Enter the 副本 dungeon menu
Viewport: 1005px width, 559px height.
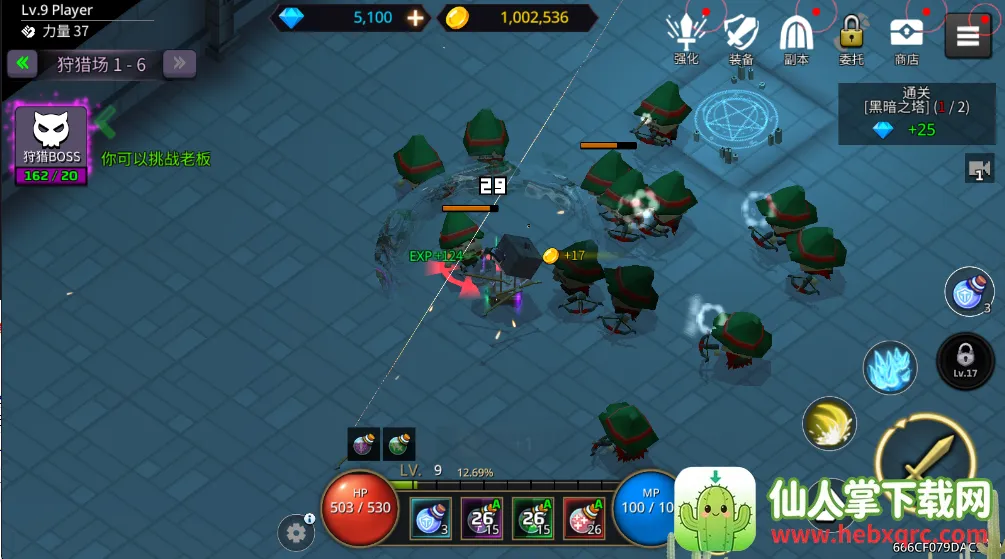(x=796, y=39)
